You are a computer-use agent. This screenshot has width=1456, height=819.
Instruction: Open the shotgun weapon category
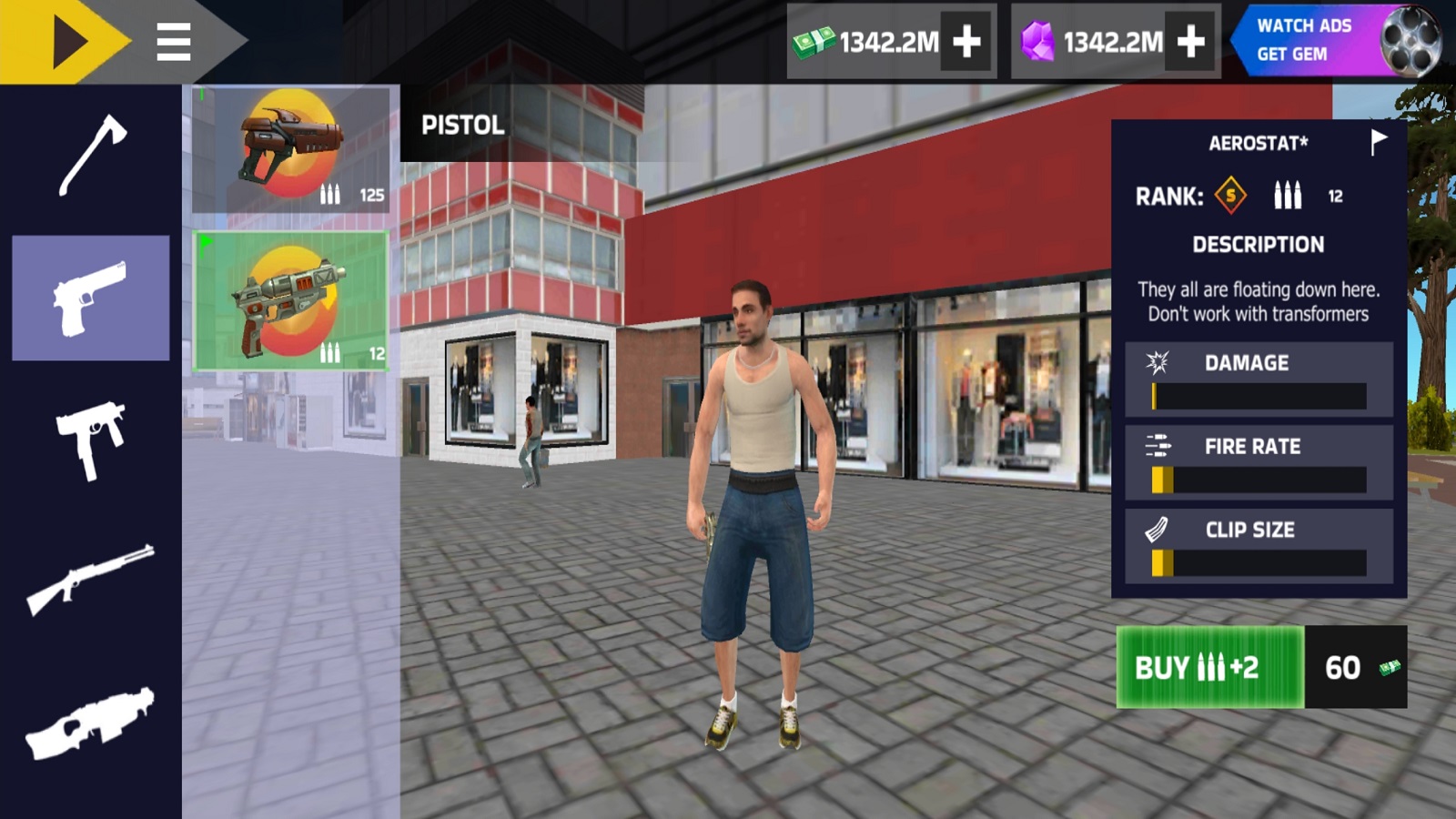91,580
